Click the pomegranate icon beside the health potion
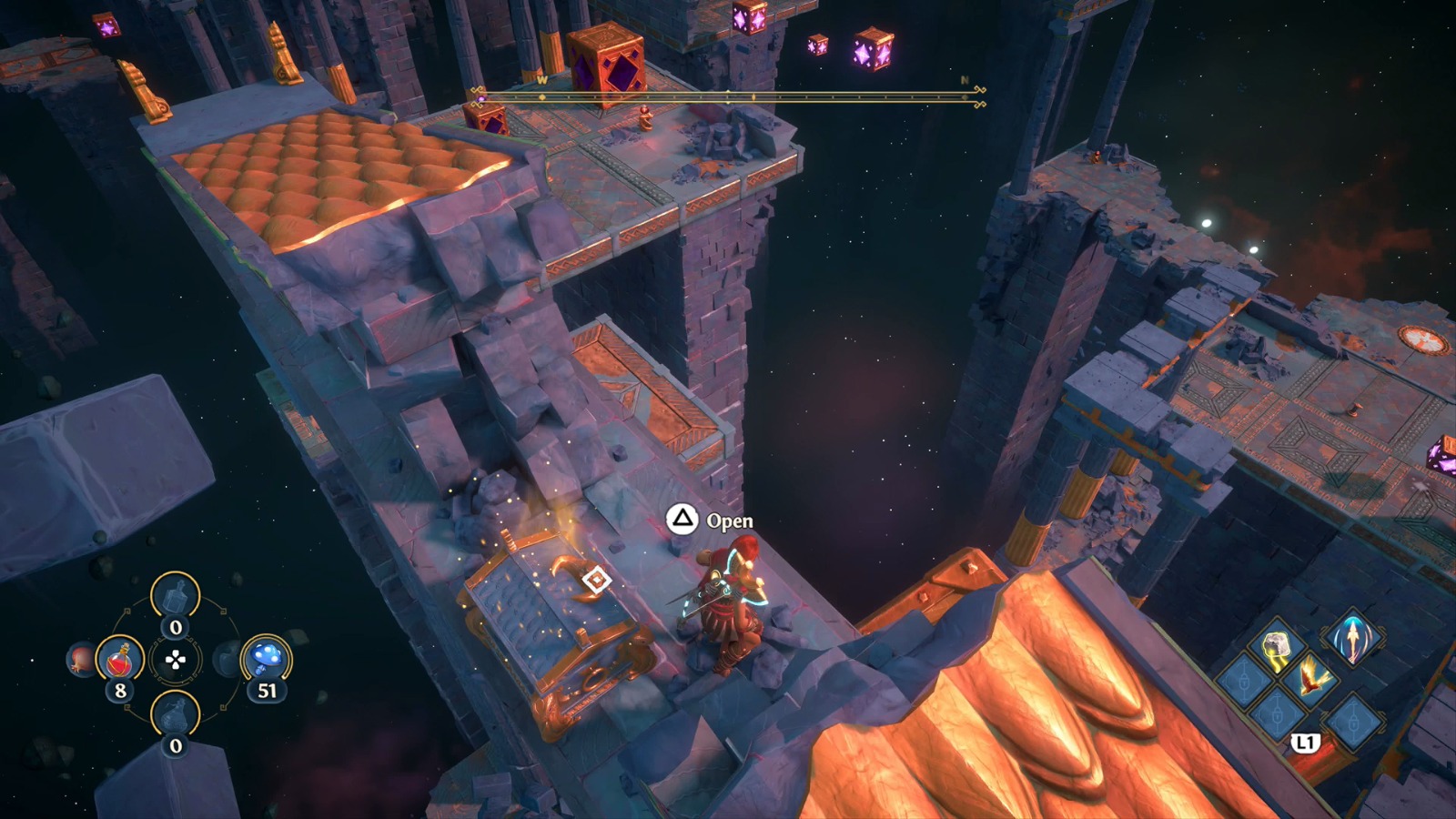This screenshot has width=1456, height=819. (81, 659)
